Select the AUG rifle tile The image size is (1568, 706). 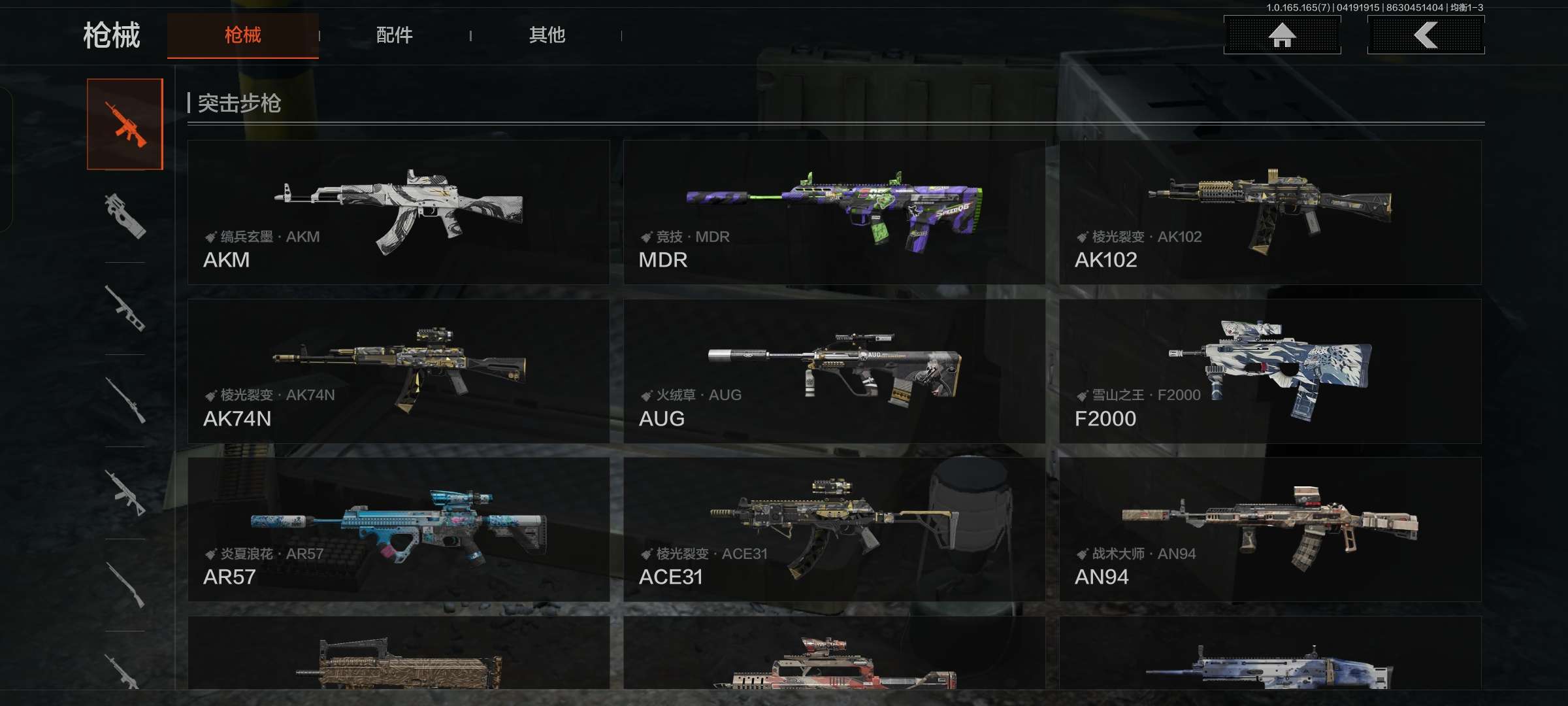pos(834,371)
